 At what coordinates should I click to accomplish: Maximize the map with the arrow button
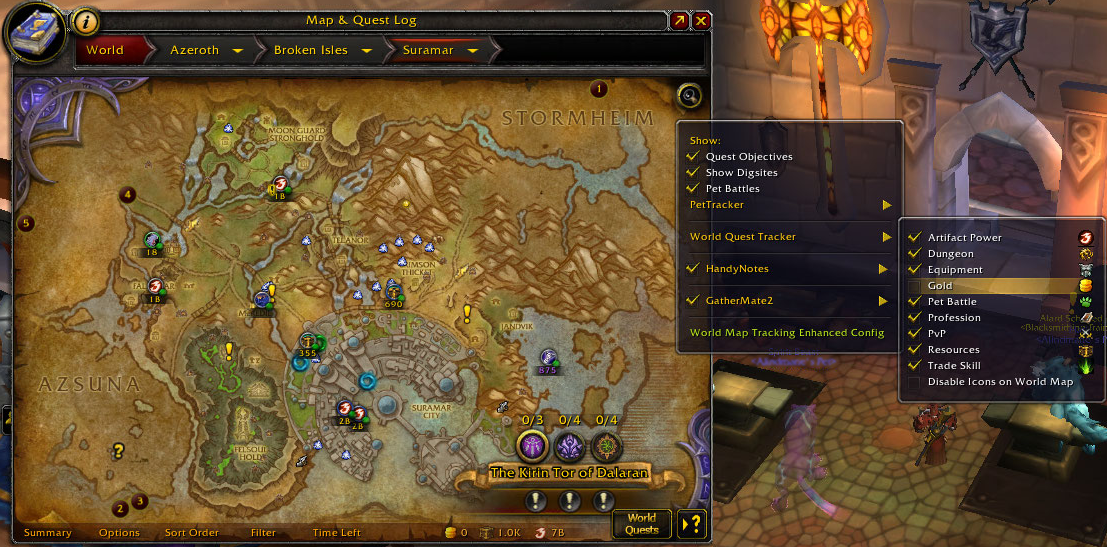pyautogui.click(x=680, y=20)
